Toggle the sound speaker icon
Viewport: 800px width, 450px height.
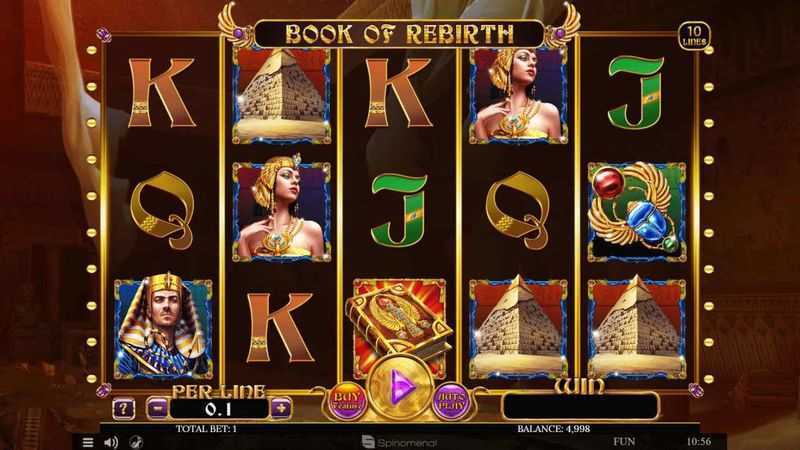pyautogui.click(x=111, y=441)
